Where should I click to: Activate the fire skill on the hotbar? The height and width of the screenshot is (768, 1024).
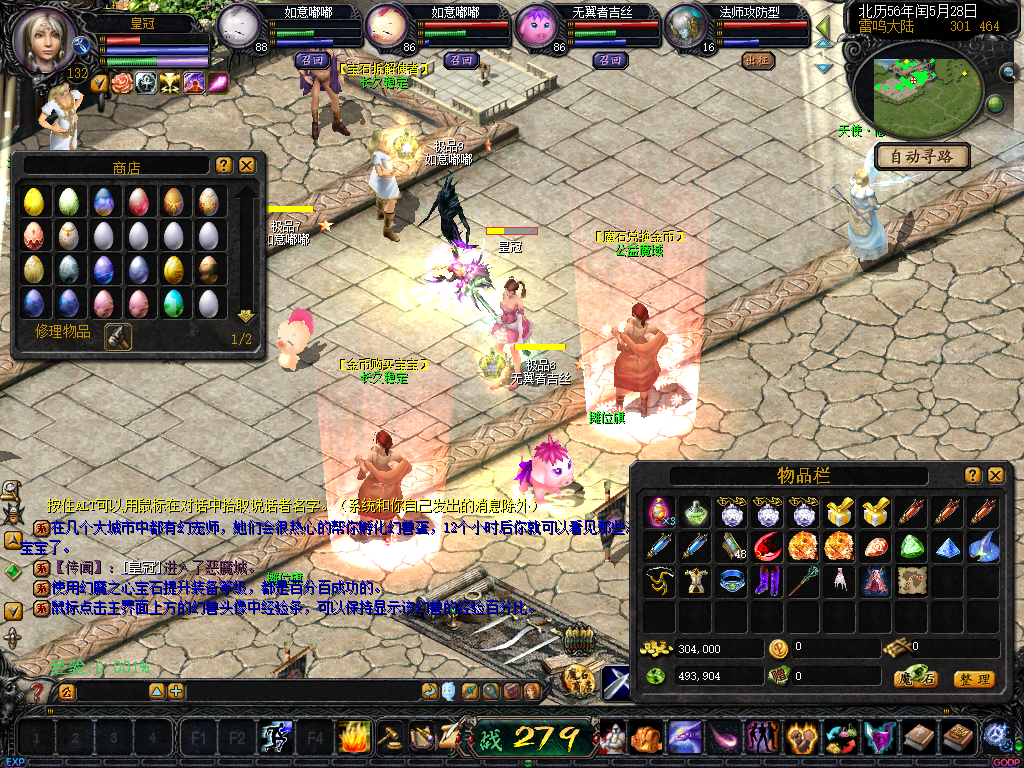353,737
